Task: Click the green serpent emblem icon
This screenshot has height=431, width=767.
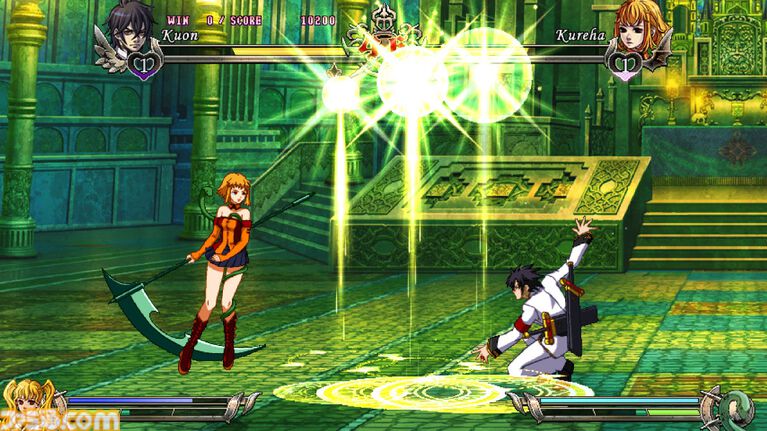Action: (739, 407)
